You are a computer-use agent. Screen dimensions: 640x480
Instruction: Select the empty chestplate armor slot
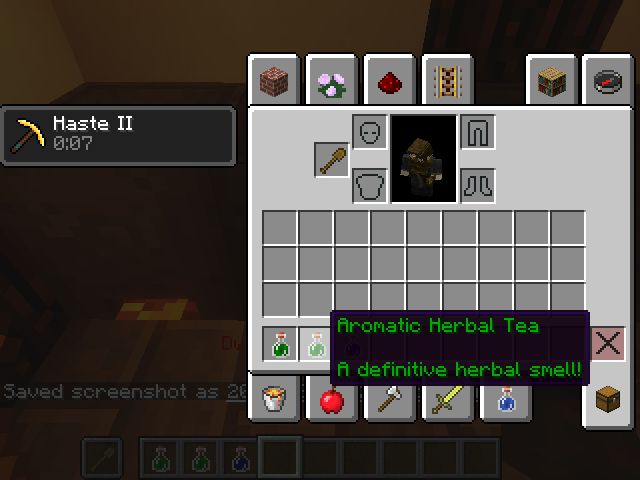(370, 186)
